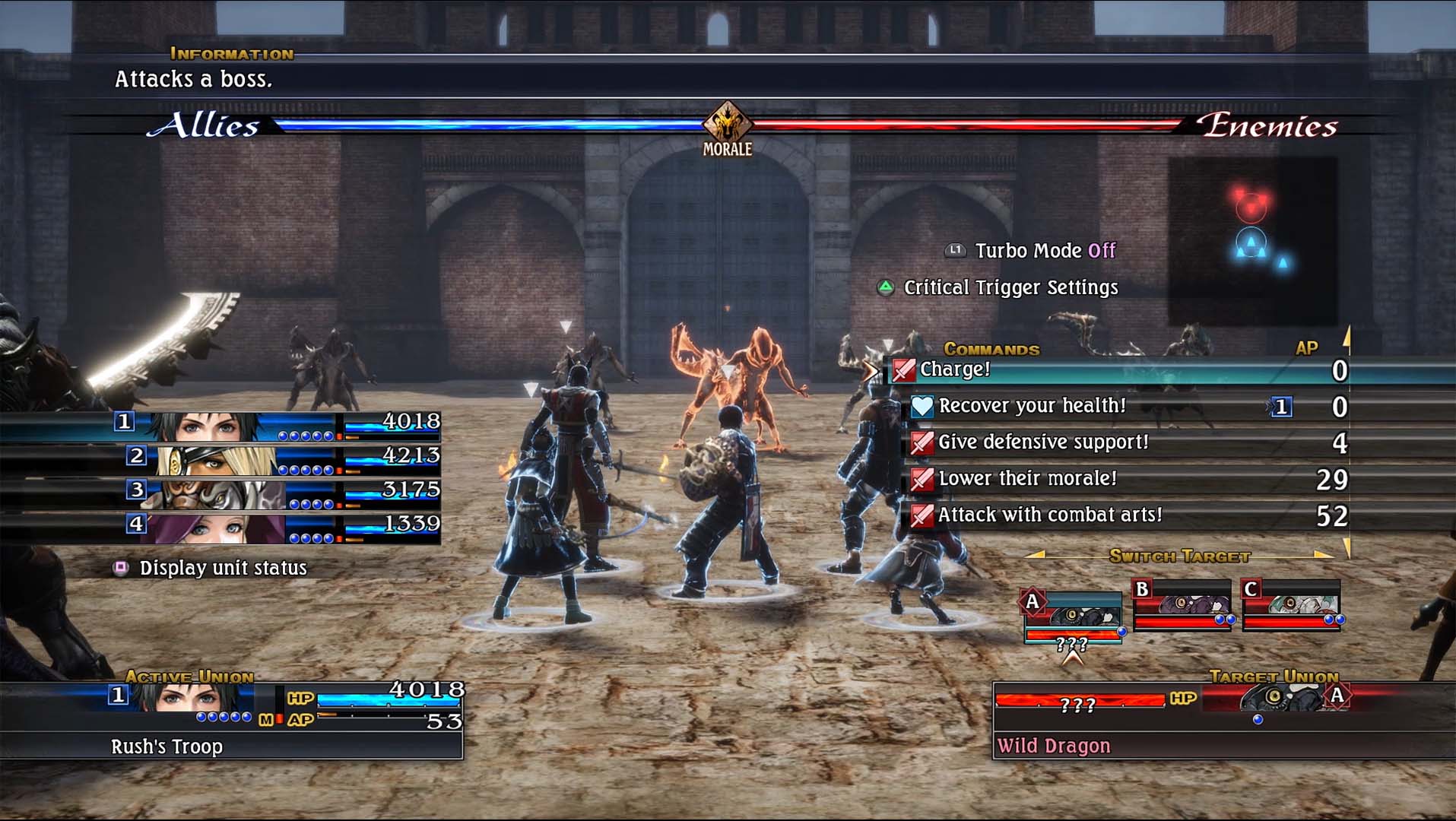The image size is (1456, 821).
Task: Click the triangle icon for Critical Trigger Settings
Action: pos(886,287)
